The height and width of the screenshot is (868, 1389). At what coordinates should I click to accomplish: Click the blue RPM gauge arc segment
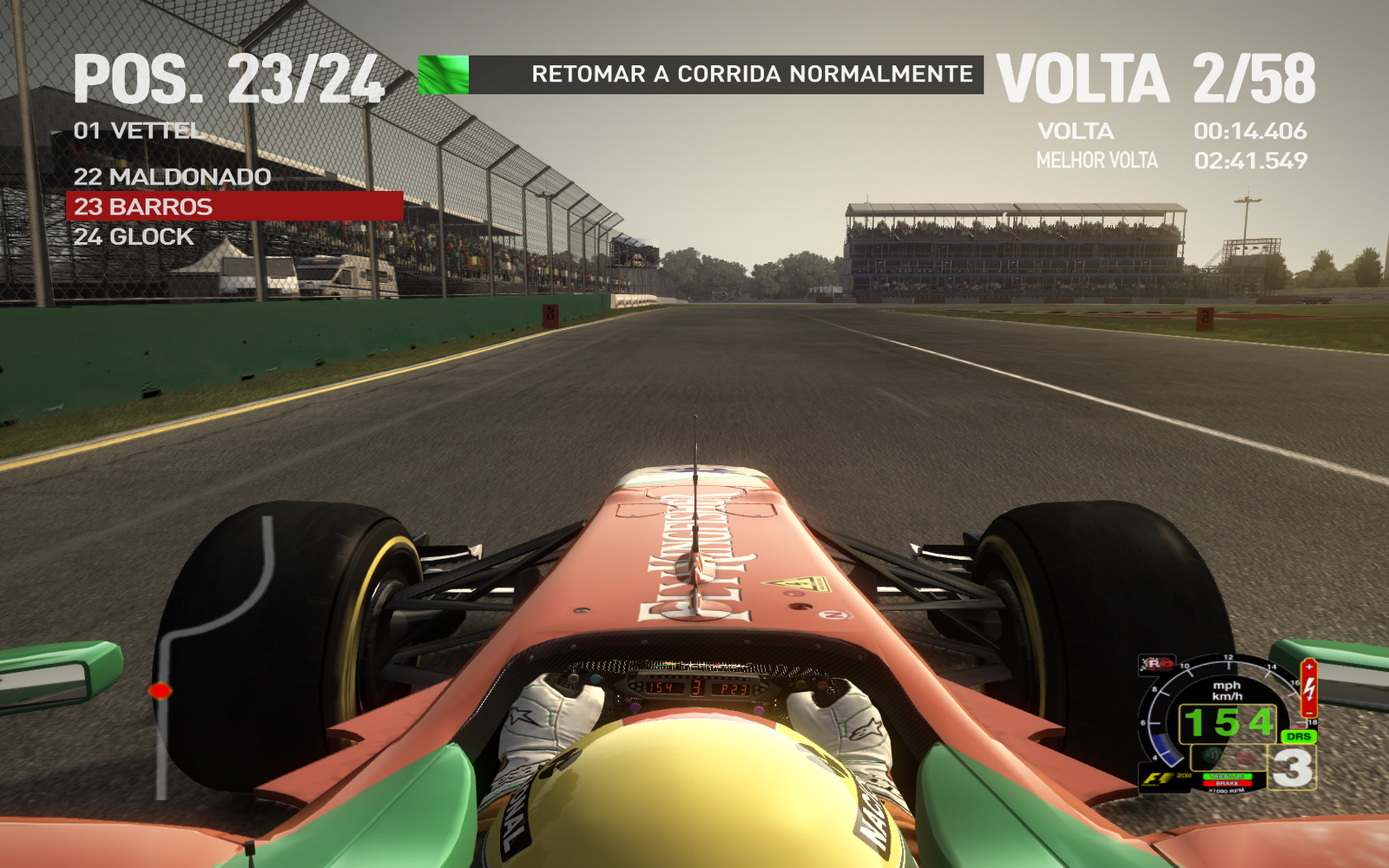(1167, 749)
